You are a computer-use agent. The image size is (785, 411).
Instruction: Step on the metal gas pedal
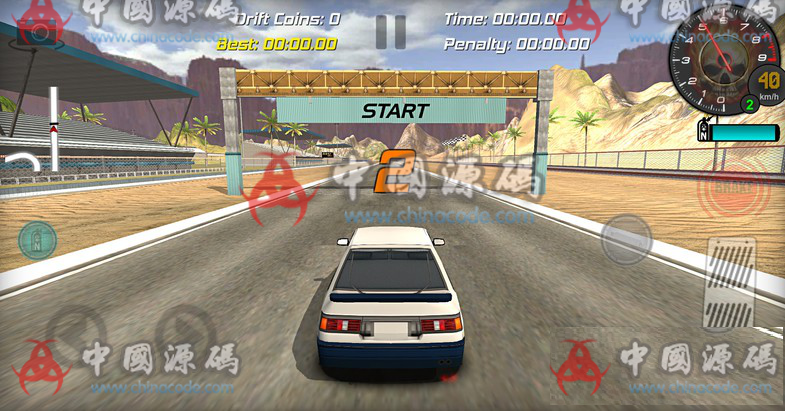731,284
